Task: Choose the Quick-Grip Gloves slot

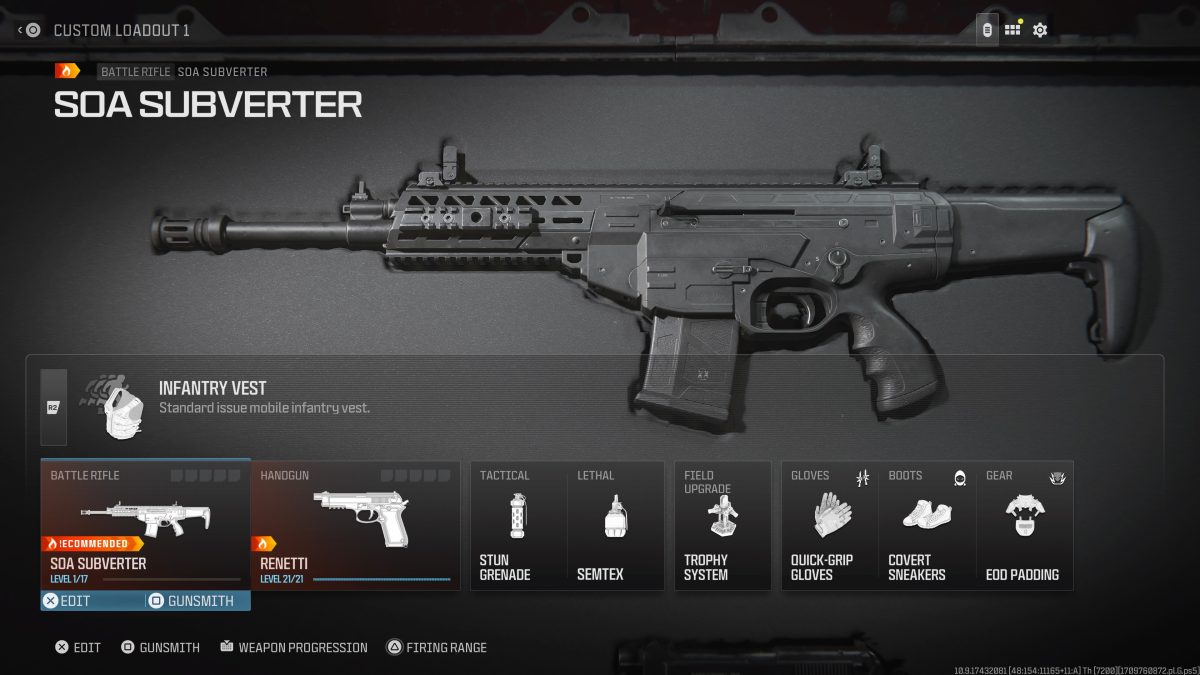Action: [x=829, y=525]
